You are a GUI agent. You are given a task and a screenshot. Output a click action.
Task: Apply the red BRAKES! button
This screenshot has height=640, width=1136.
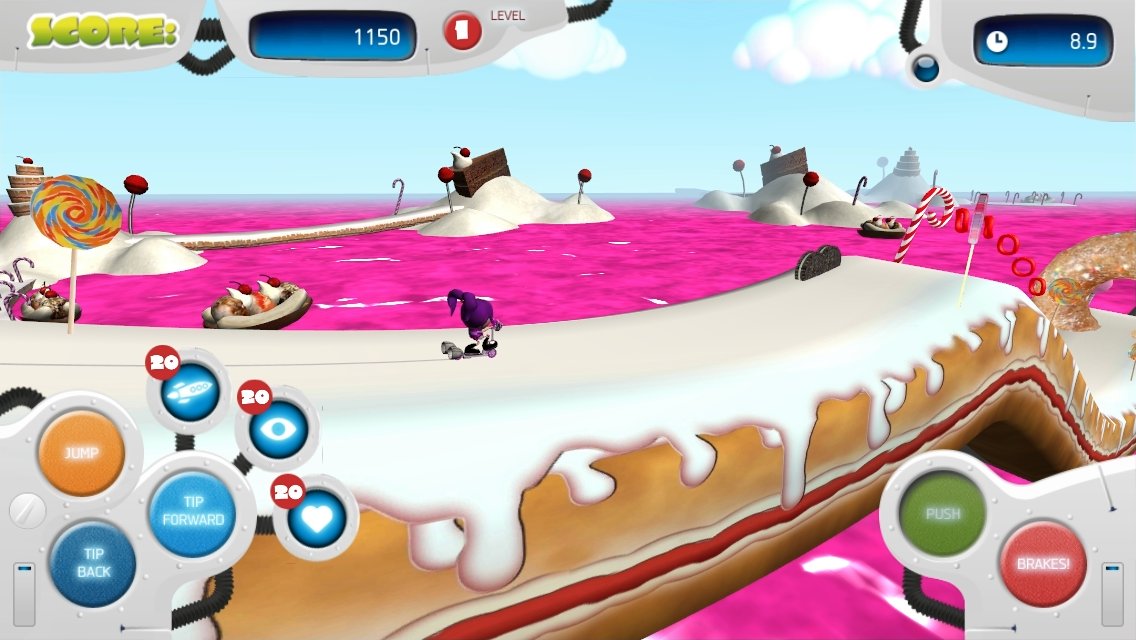[1042, 563]
